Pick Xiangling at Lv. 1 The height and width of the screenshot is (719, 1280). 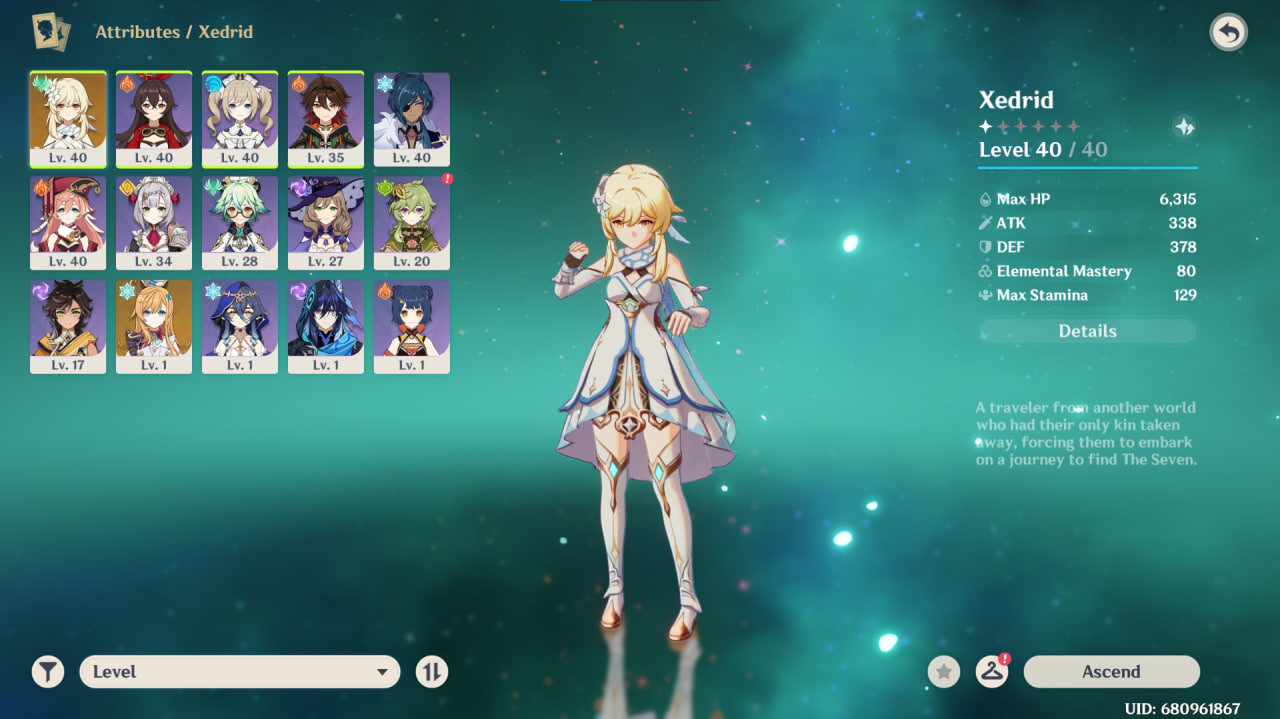412,326
